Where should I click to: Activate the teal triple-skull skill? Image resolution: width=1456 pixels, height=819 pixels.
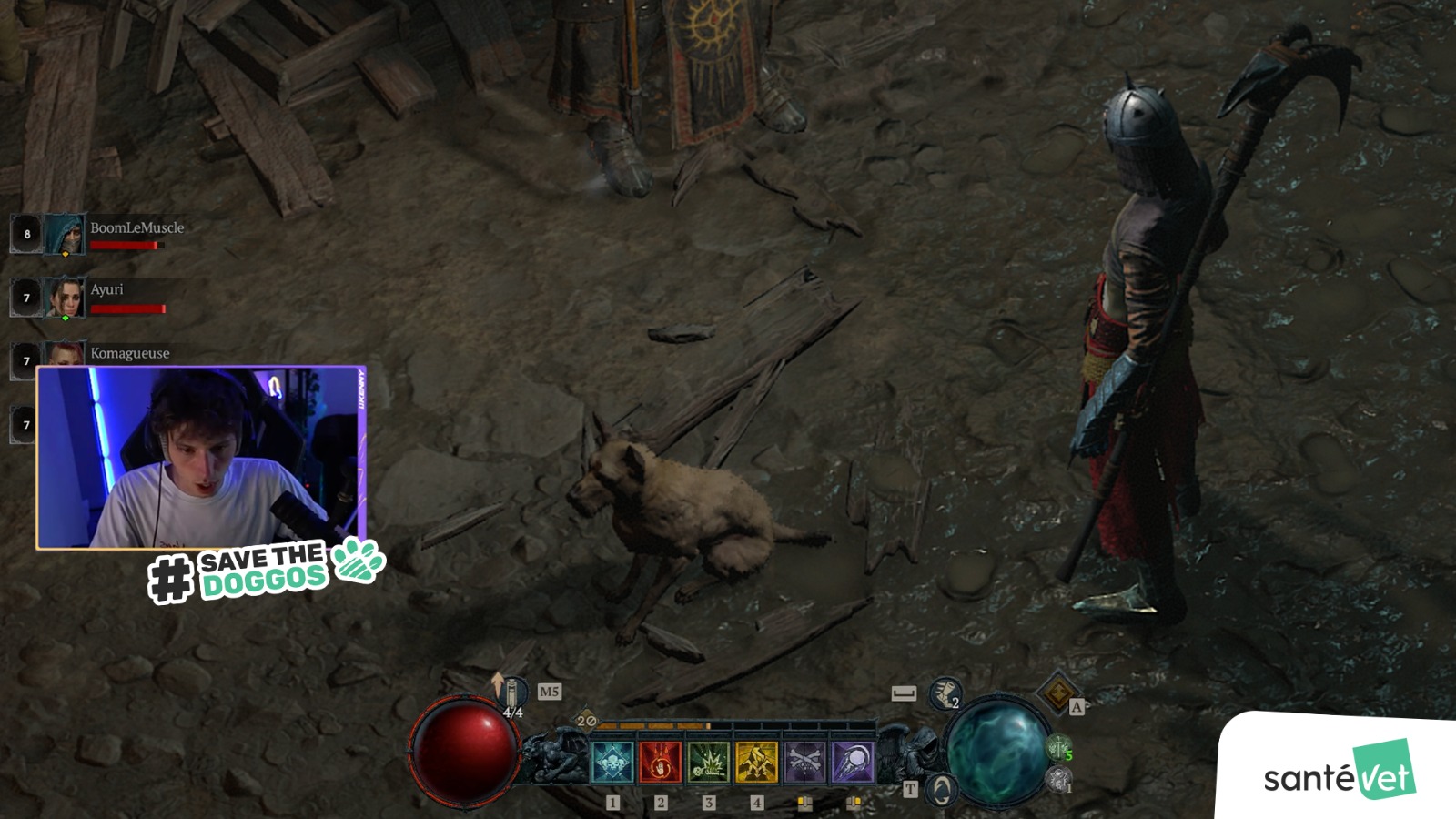612,762
